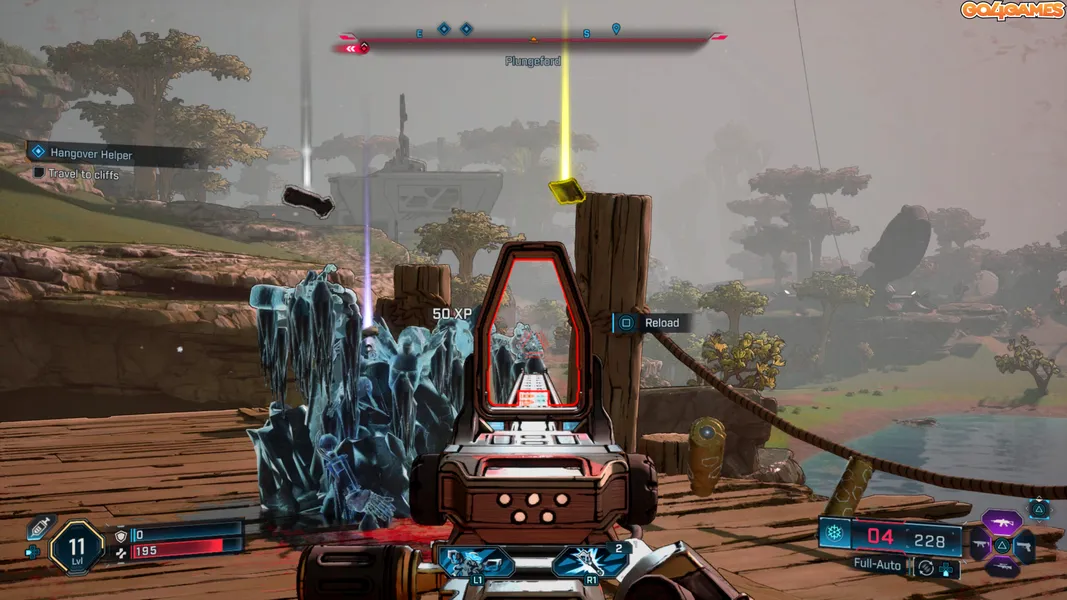1067x600 pixels.
Task: Toggle the Full-Auto fire mode label
Action: pyautogui.click(x=878, y=565)
